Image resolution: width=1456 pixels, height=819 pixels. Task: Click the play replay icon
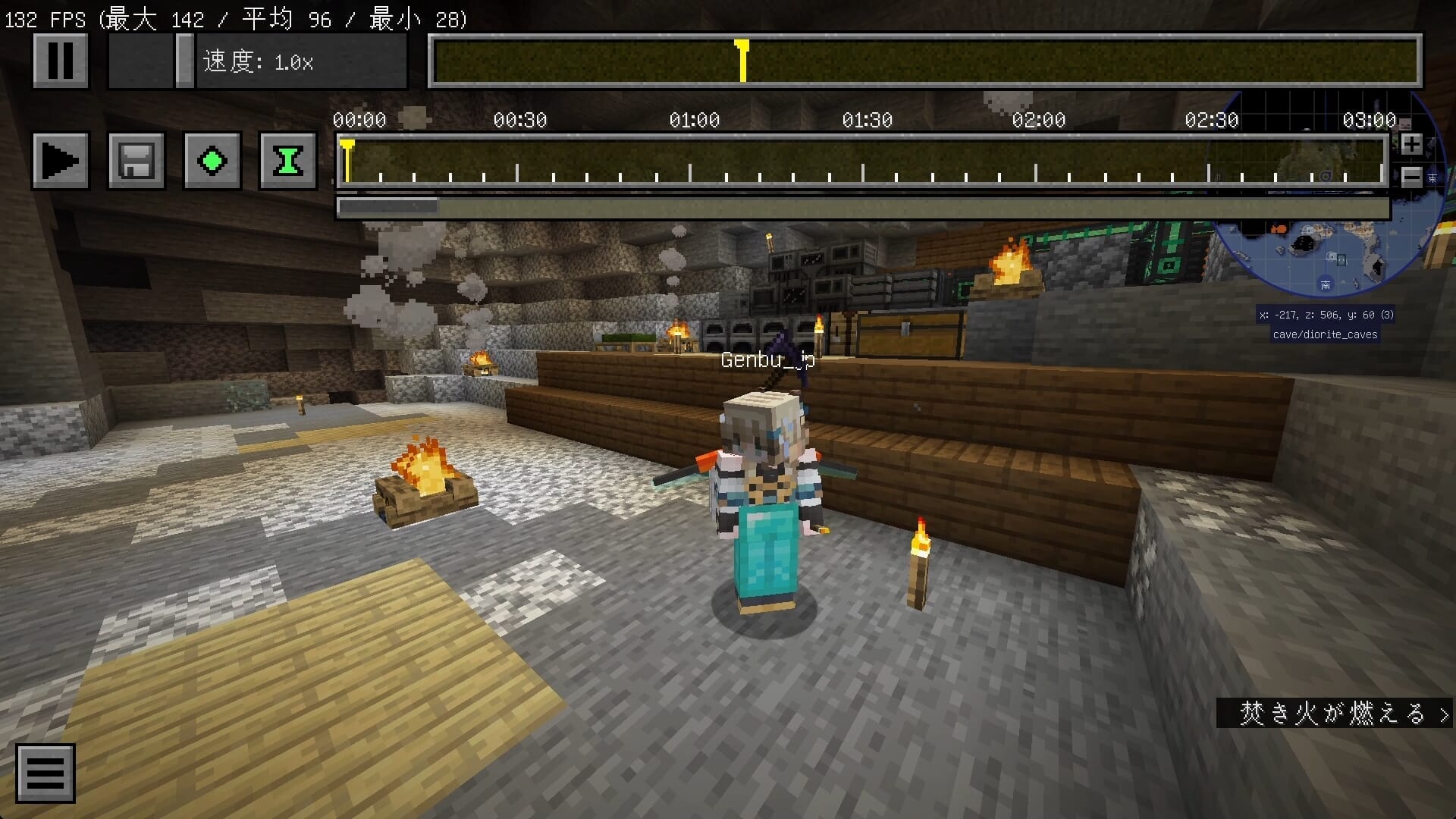61,160
